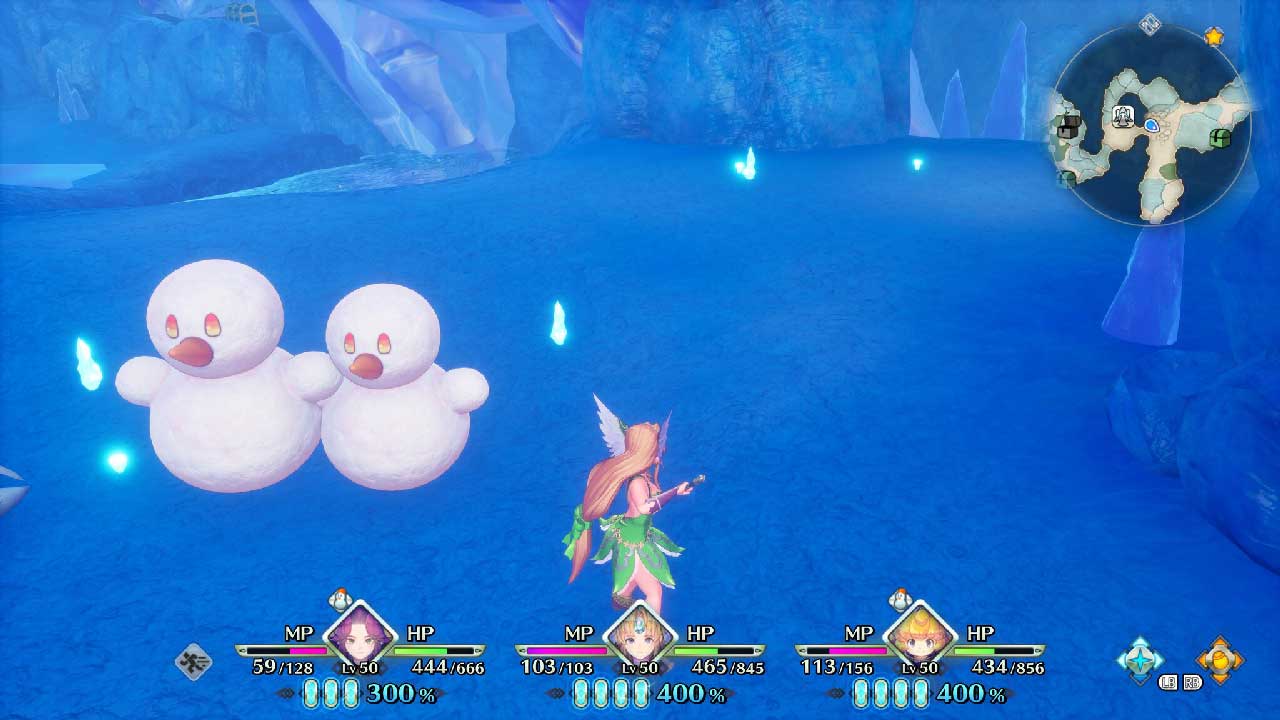Click the compass north indicator atop minimap
Viewport: 1280px width, 720px height.
pyautogui.click(x=1149, y=24)
